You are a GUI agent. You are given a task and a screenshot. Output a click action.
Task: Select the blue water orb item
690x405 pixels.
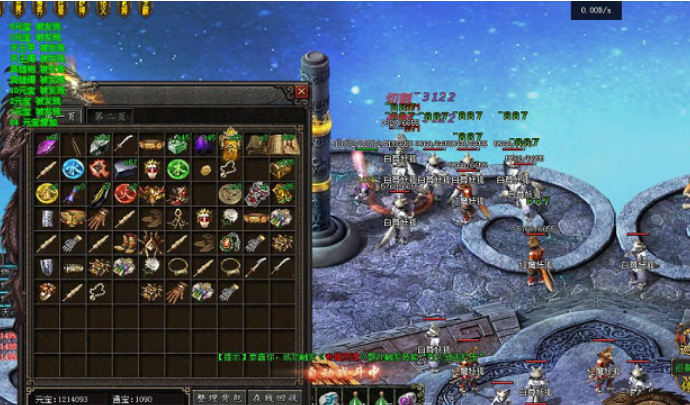[73, 169]
